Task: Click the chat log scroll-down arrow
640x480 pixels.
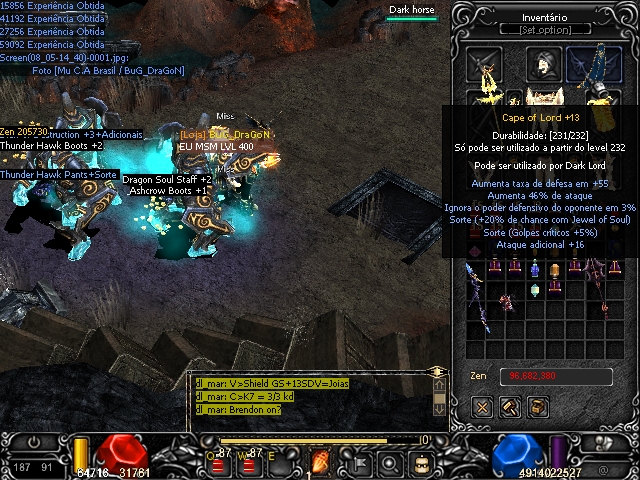Action: point(438,409)
